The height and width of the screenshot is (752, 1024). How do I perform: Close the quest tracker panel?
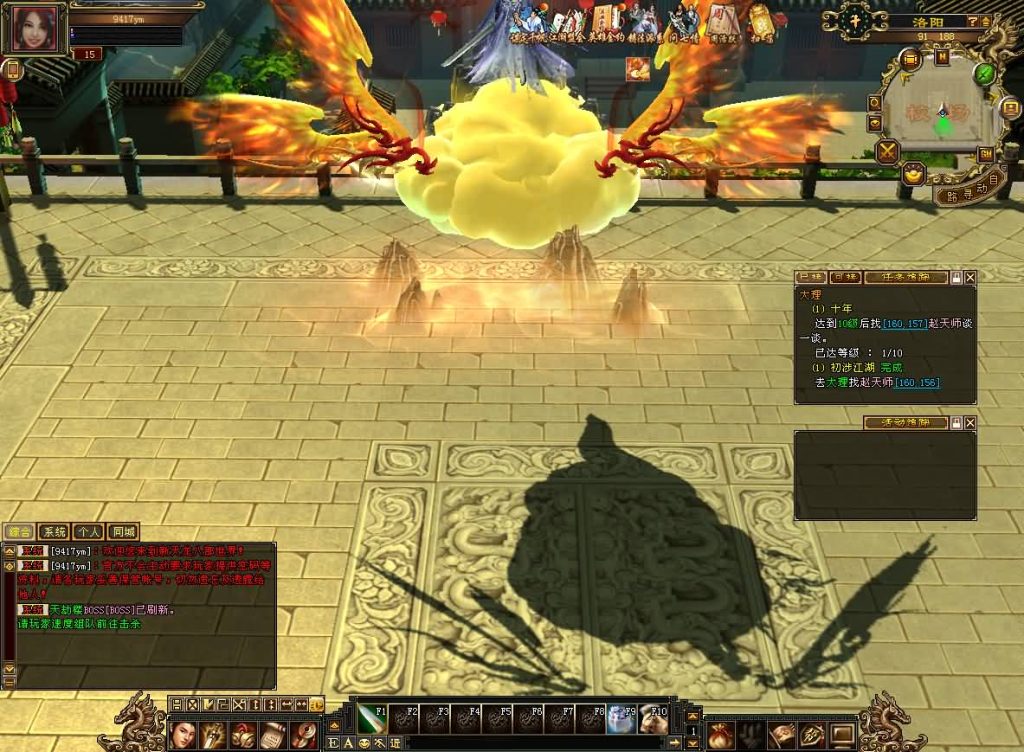[970, 277]
